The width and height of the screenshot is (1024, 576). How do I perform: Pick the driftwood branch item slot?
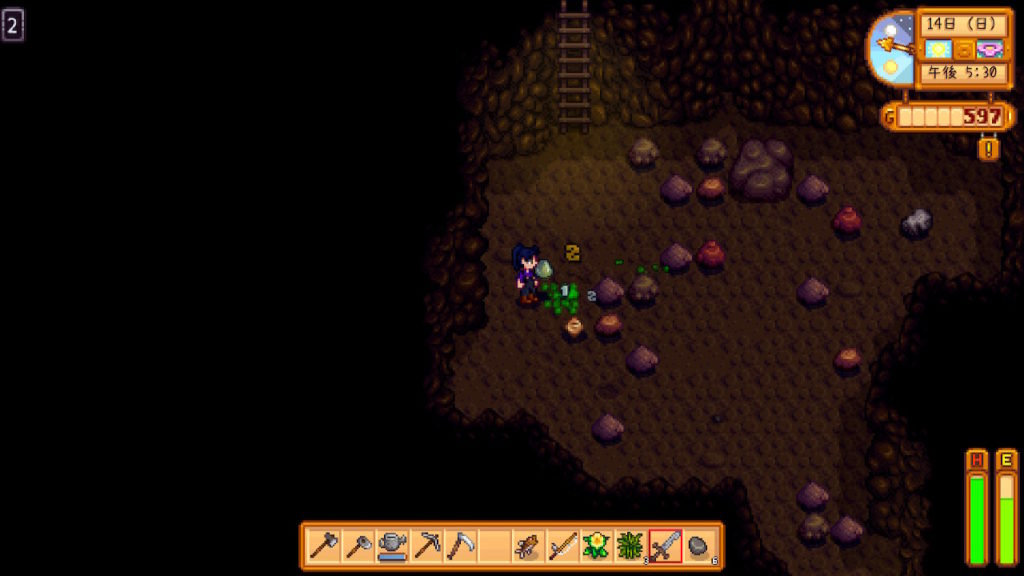point(528,546)
